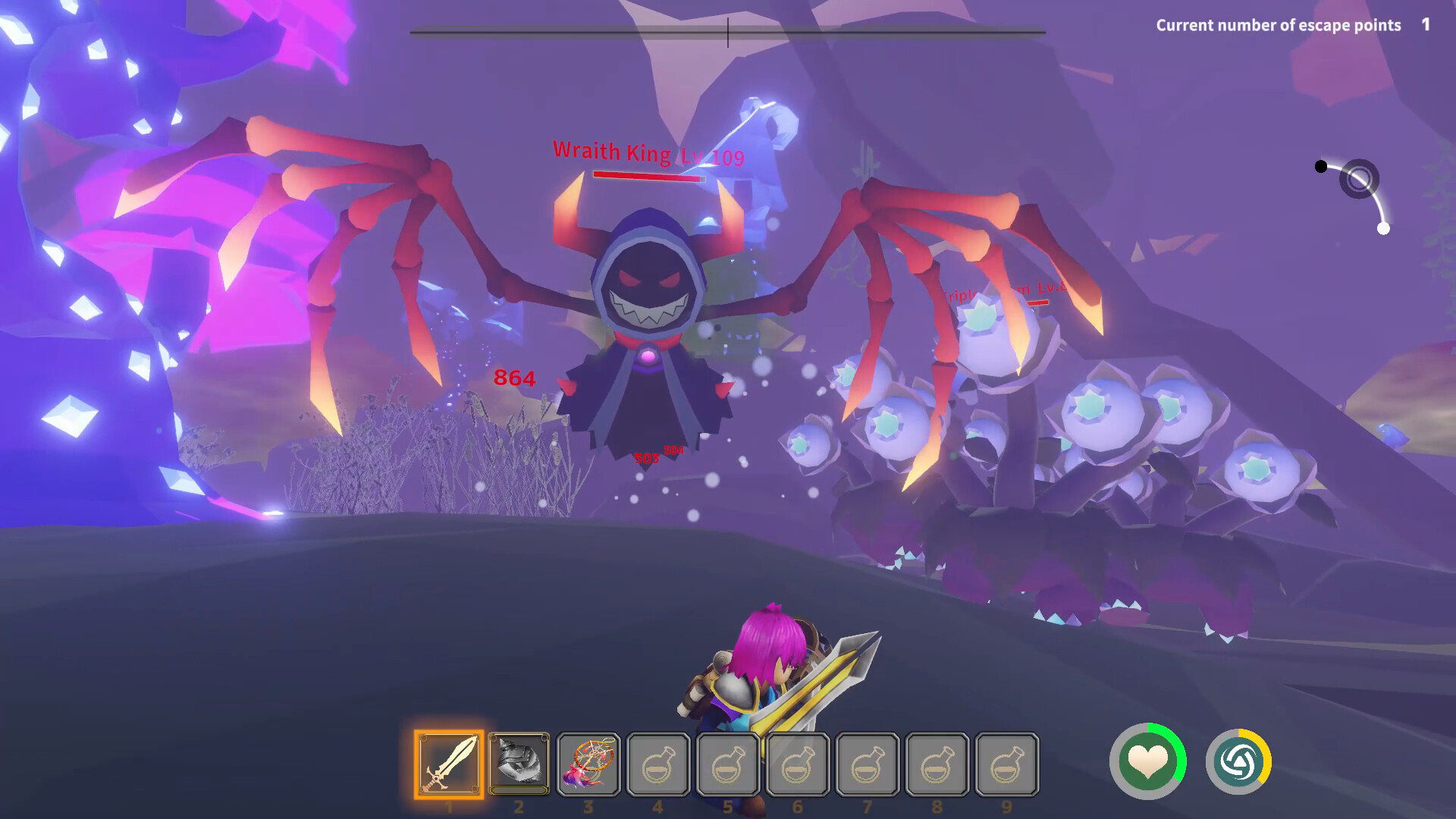
Task: Click the Wraith King Lv 109 nameplate
Action: [647, 153]
